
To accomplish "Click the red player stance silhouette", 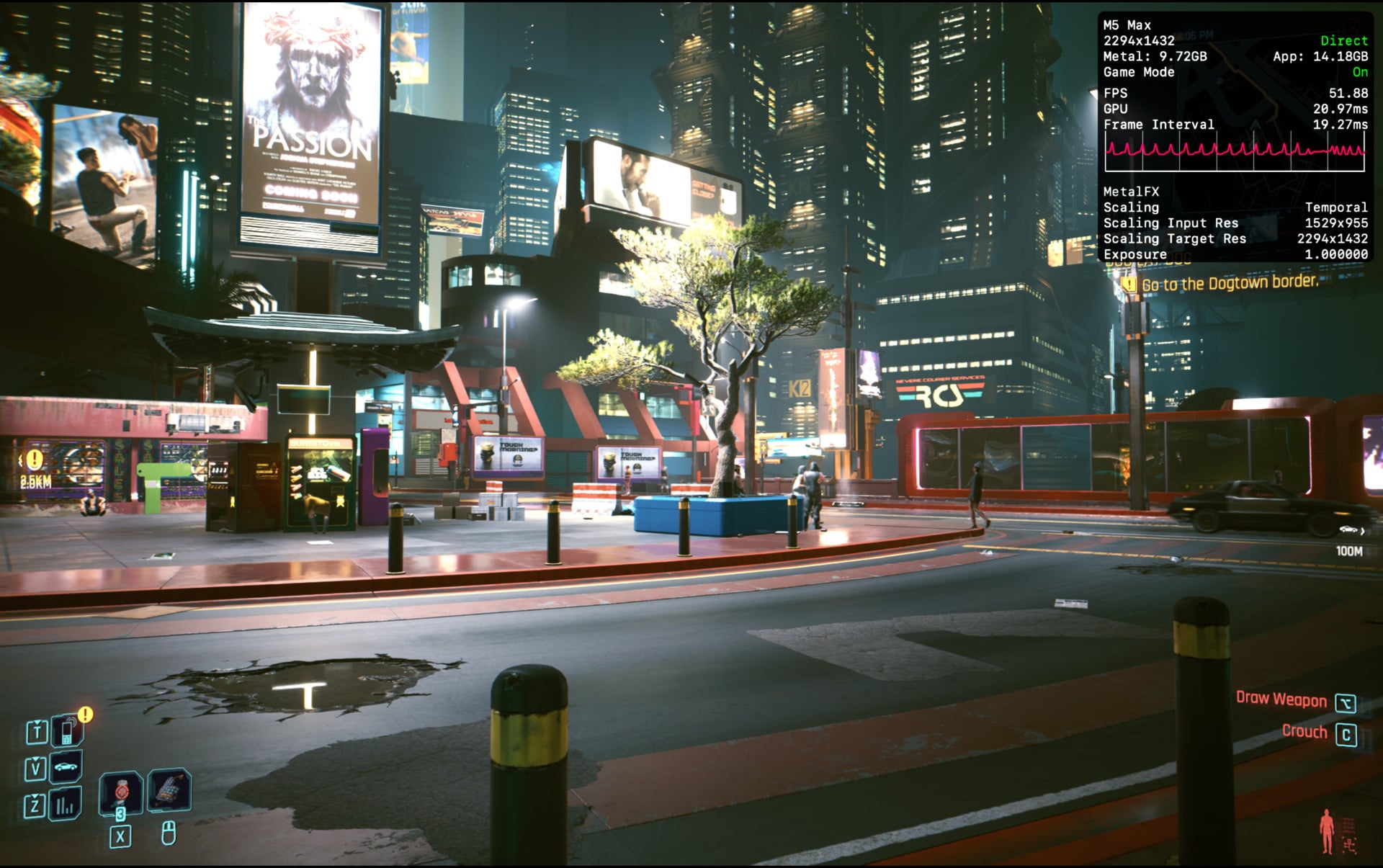I will click(x=1327, y=831).
